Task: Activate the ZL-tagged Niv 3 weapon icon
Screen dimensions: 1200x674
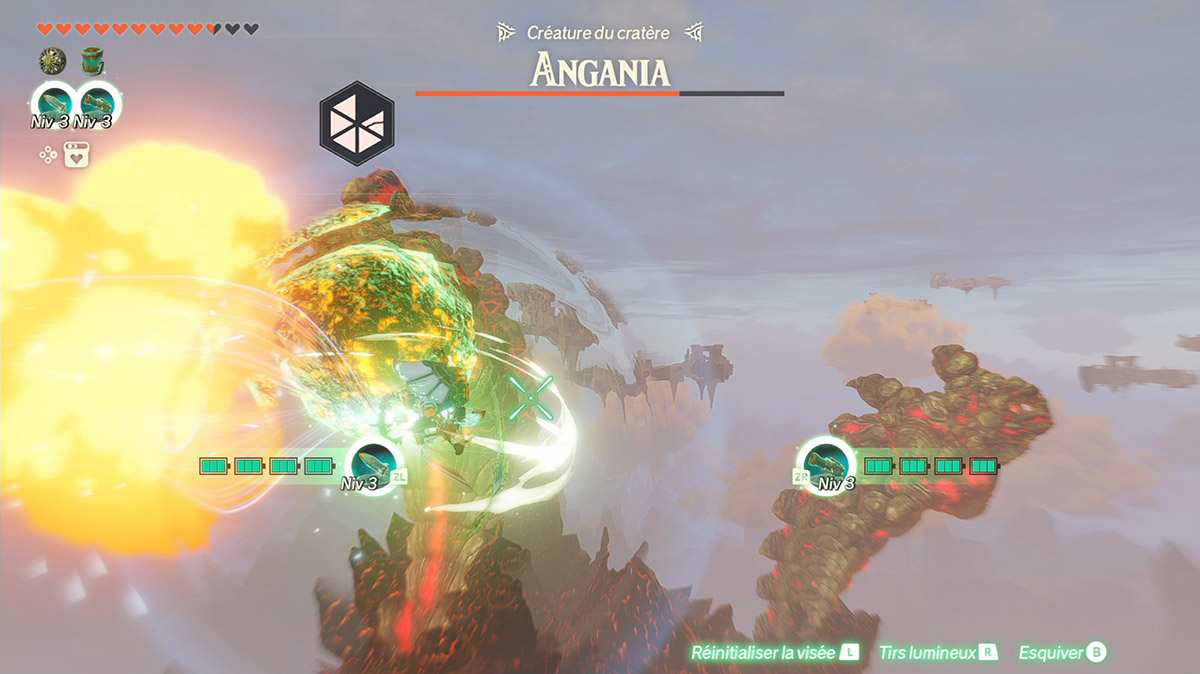Action: click(x=374, y=464)
